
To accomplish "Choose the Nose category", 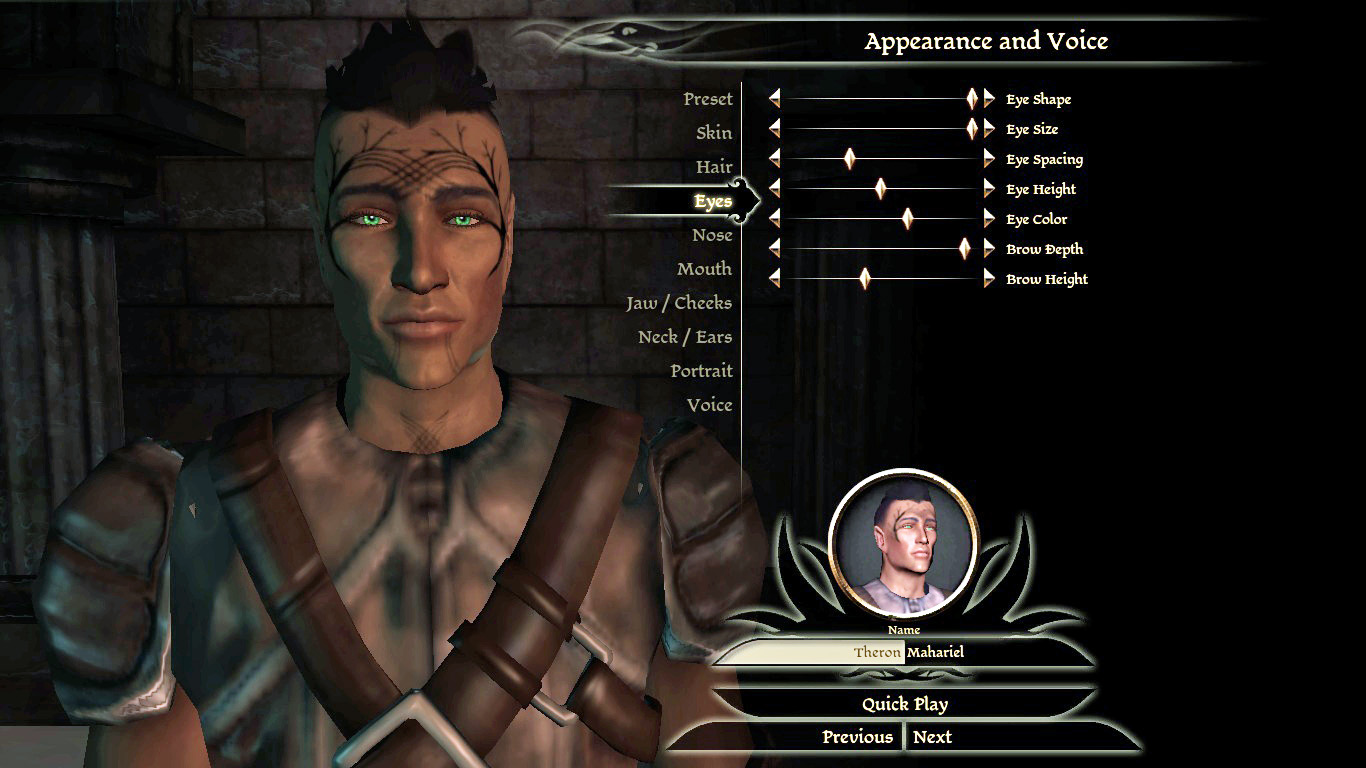I will (712, 235).
